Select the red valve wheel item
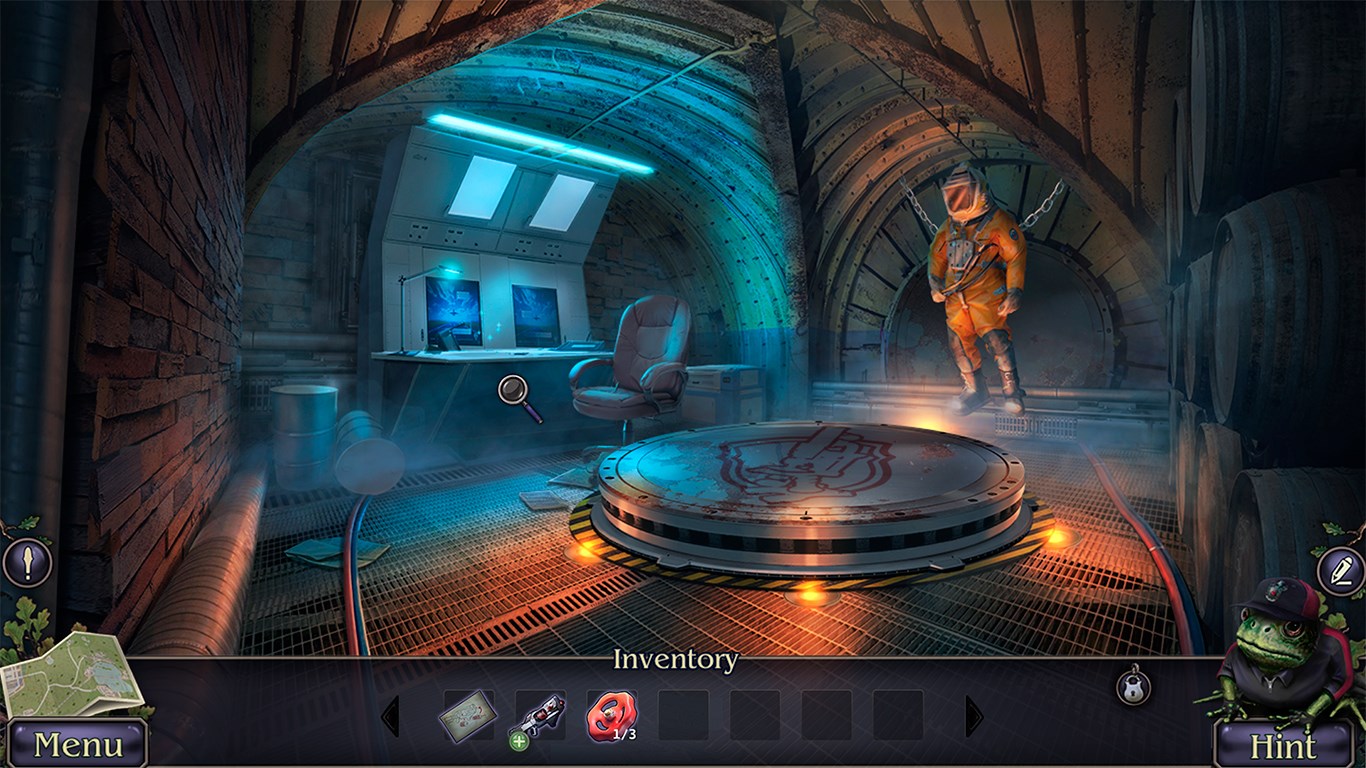 (611, 716)
